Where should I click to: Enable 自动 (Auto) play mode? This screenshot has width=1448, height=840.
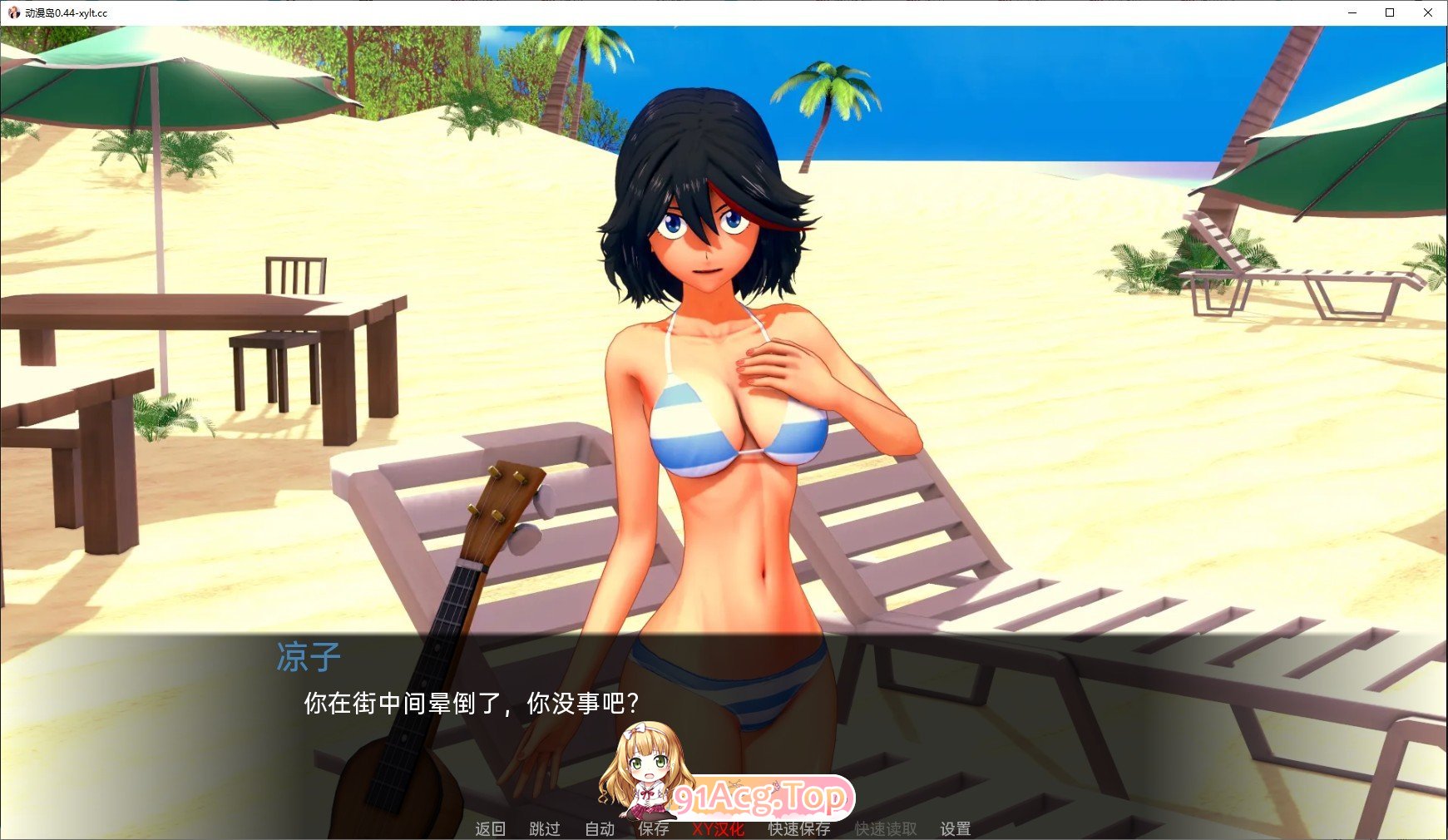coord(599,829)
